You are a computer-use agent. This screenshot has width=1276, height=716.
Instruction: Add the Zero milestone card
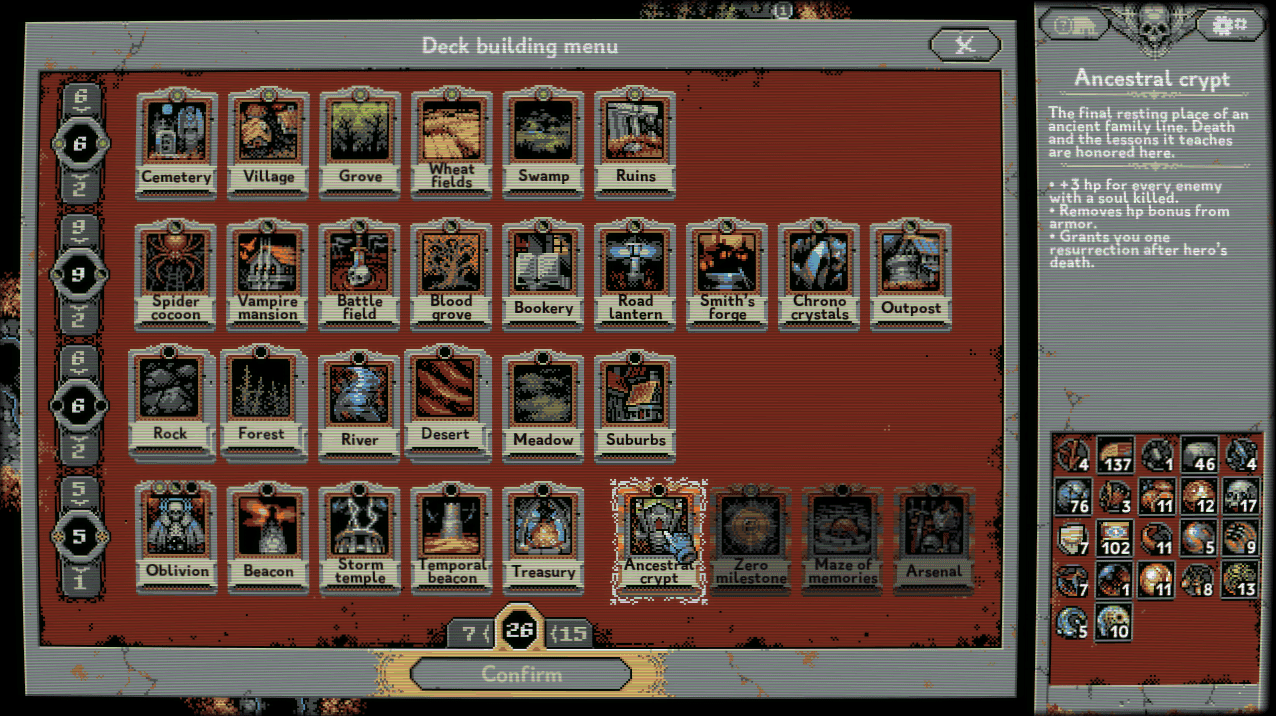pos(751,540)
